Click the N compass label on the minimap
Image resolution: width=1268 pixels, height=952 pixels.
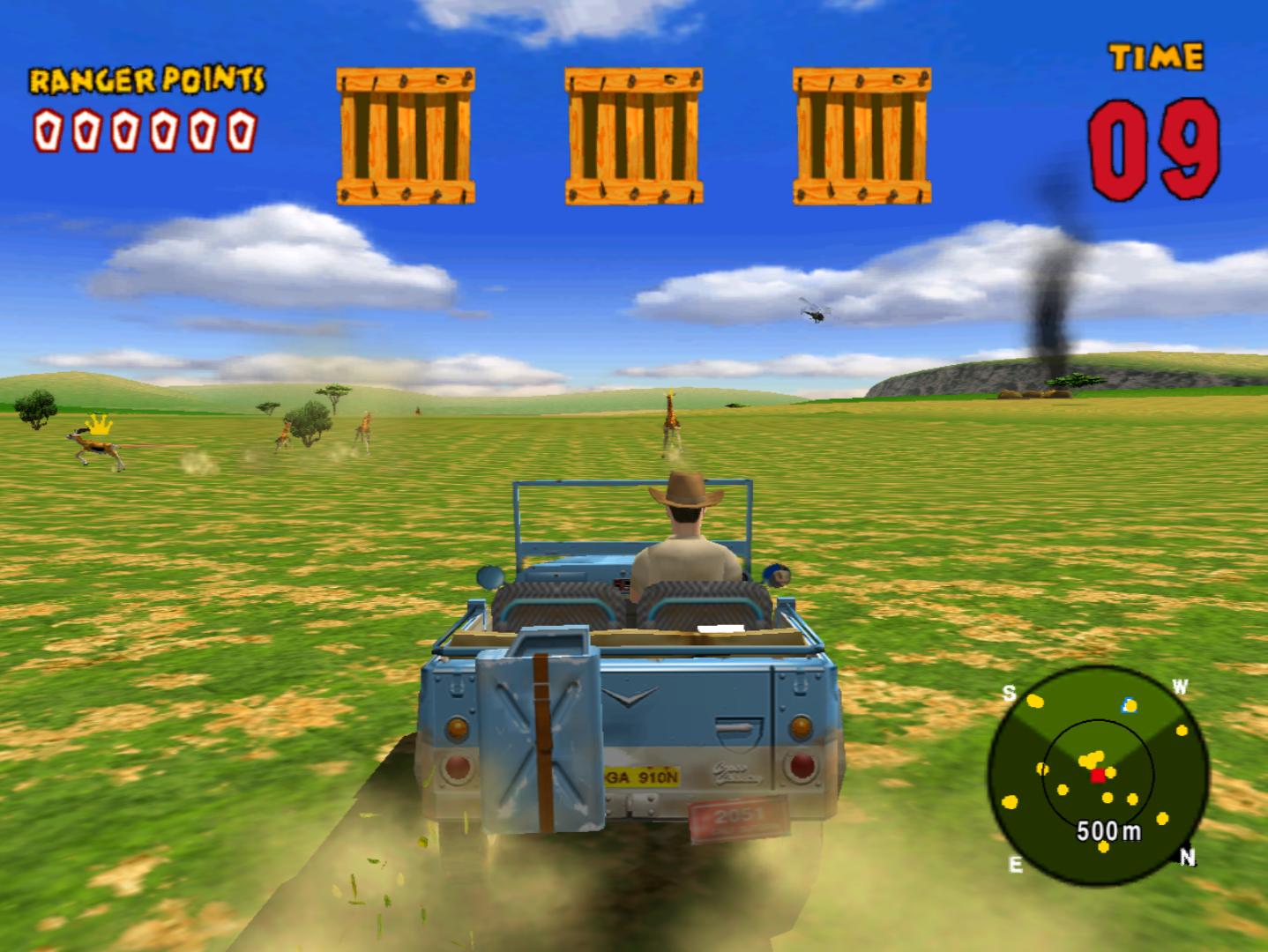click(x=1190, y=856)
